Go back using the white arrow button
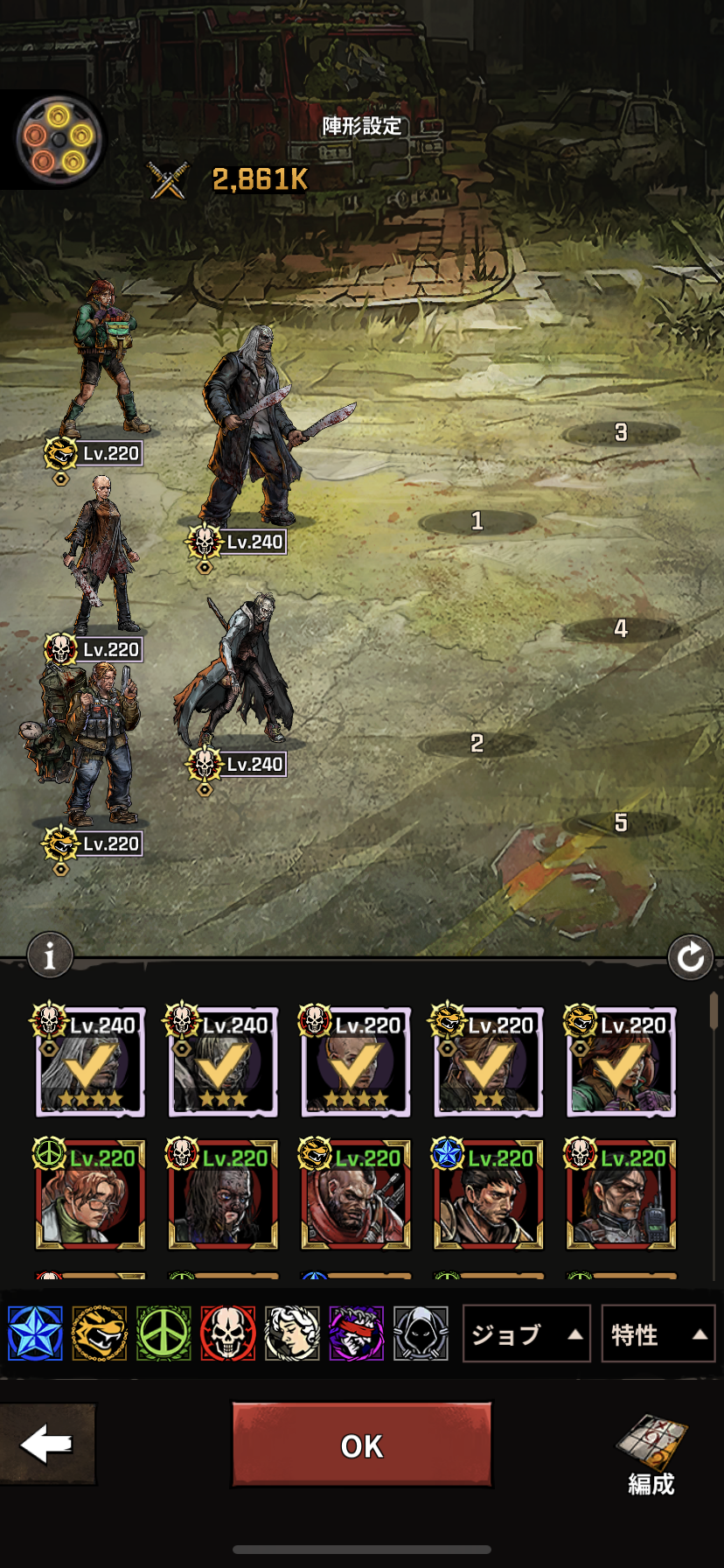Viewport: 724px width, 1568px height. 47,1444
